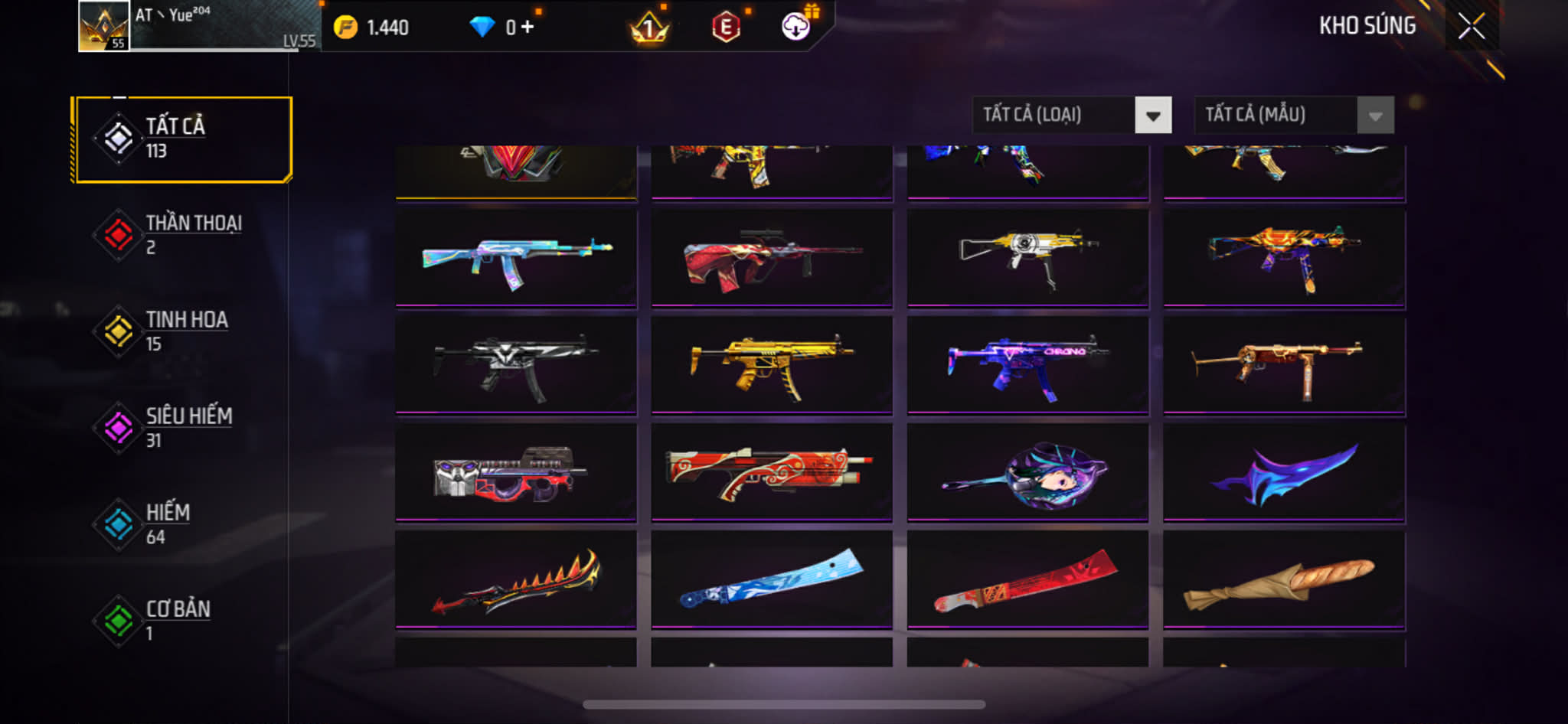Choose the golden MP5 skin
1568x724 pixels.
point(772,366)
